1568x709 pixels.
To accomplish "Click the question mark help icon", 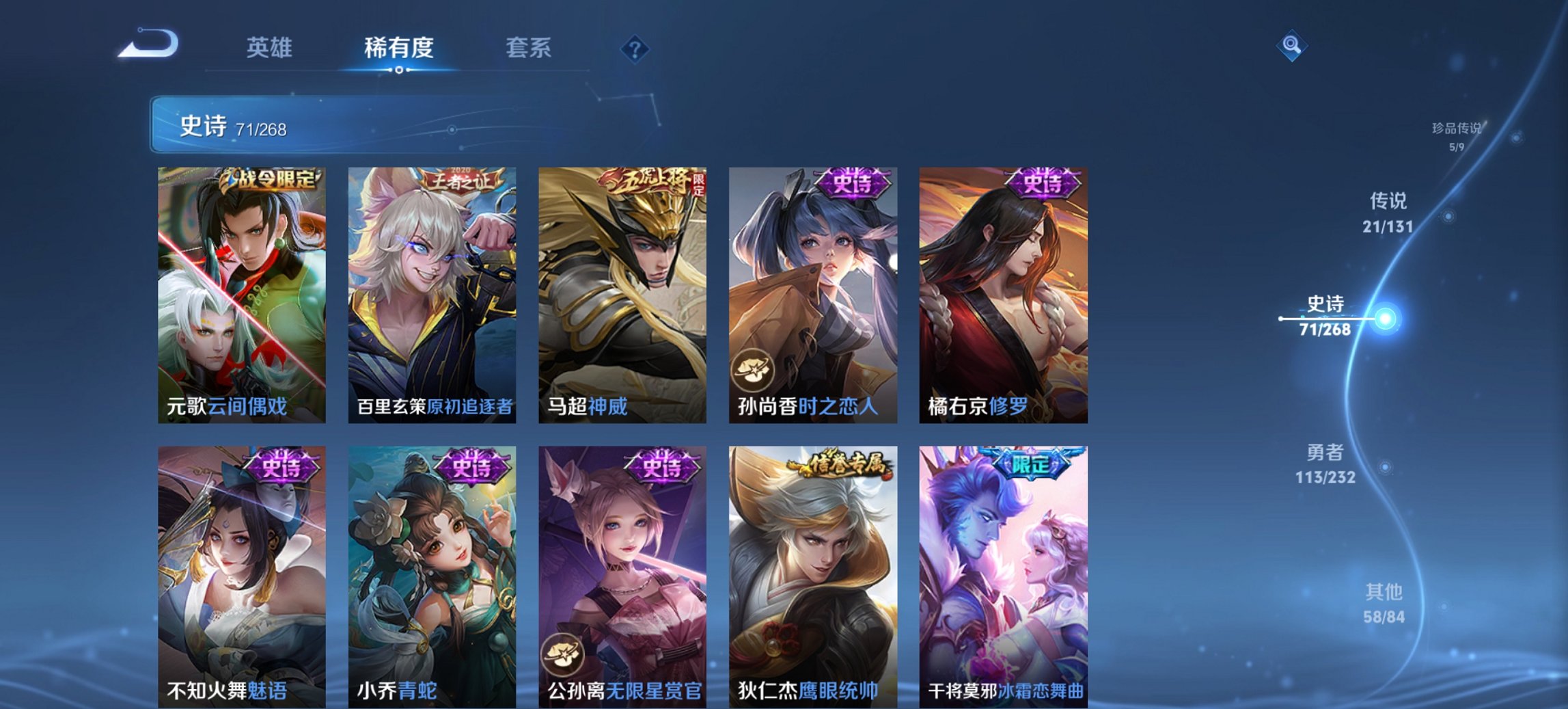I will point(635,49).
